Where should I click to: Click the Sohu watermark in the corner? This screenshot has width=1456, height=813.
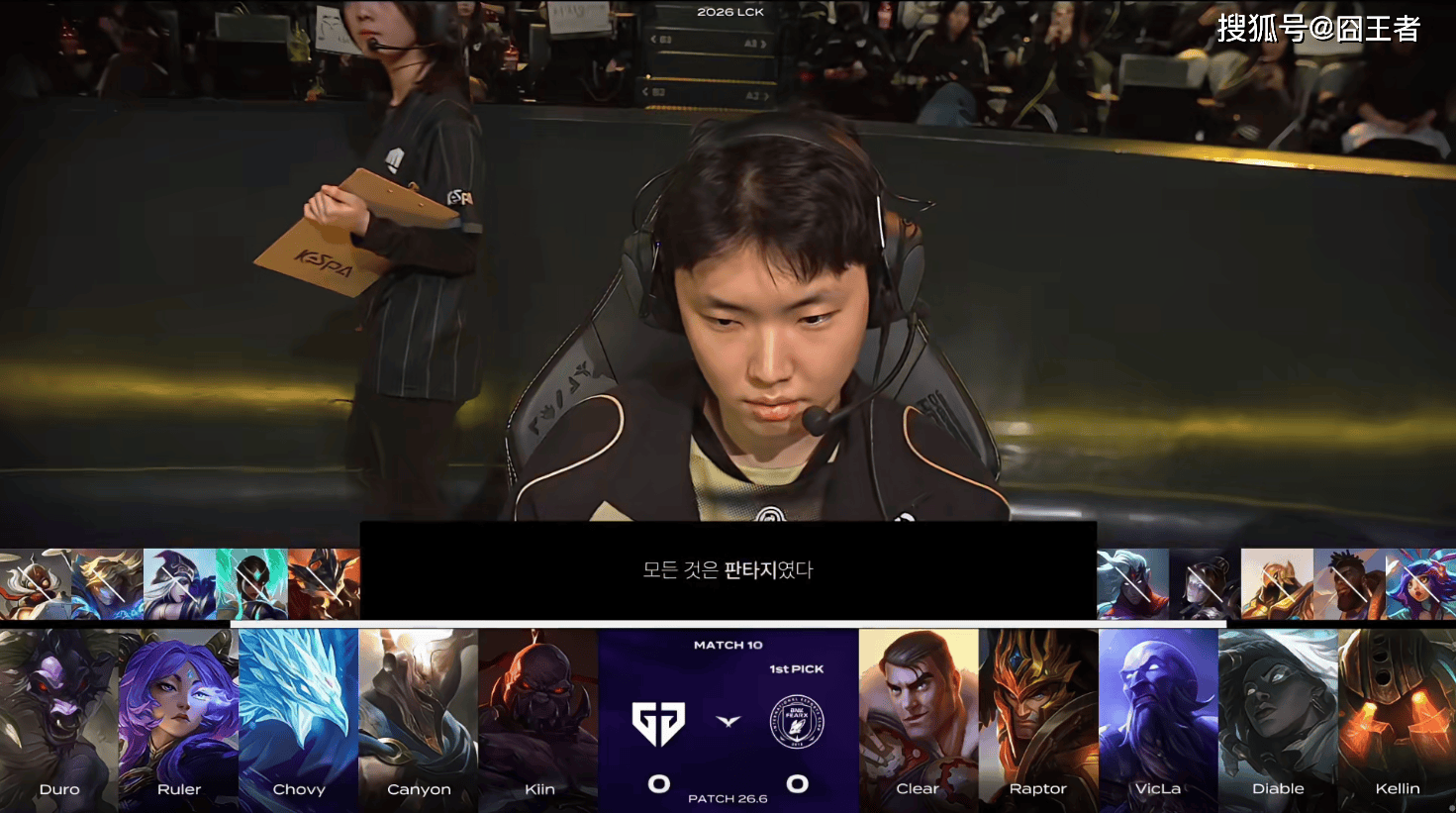(x=1317, y=29)
